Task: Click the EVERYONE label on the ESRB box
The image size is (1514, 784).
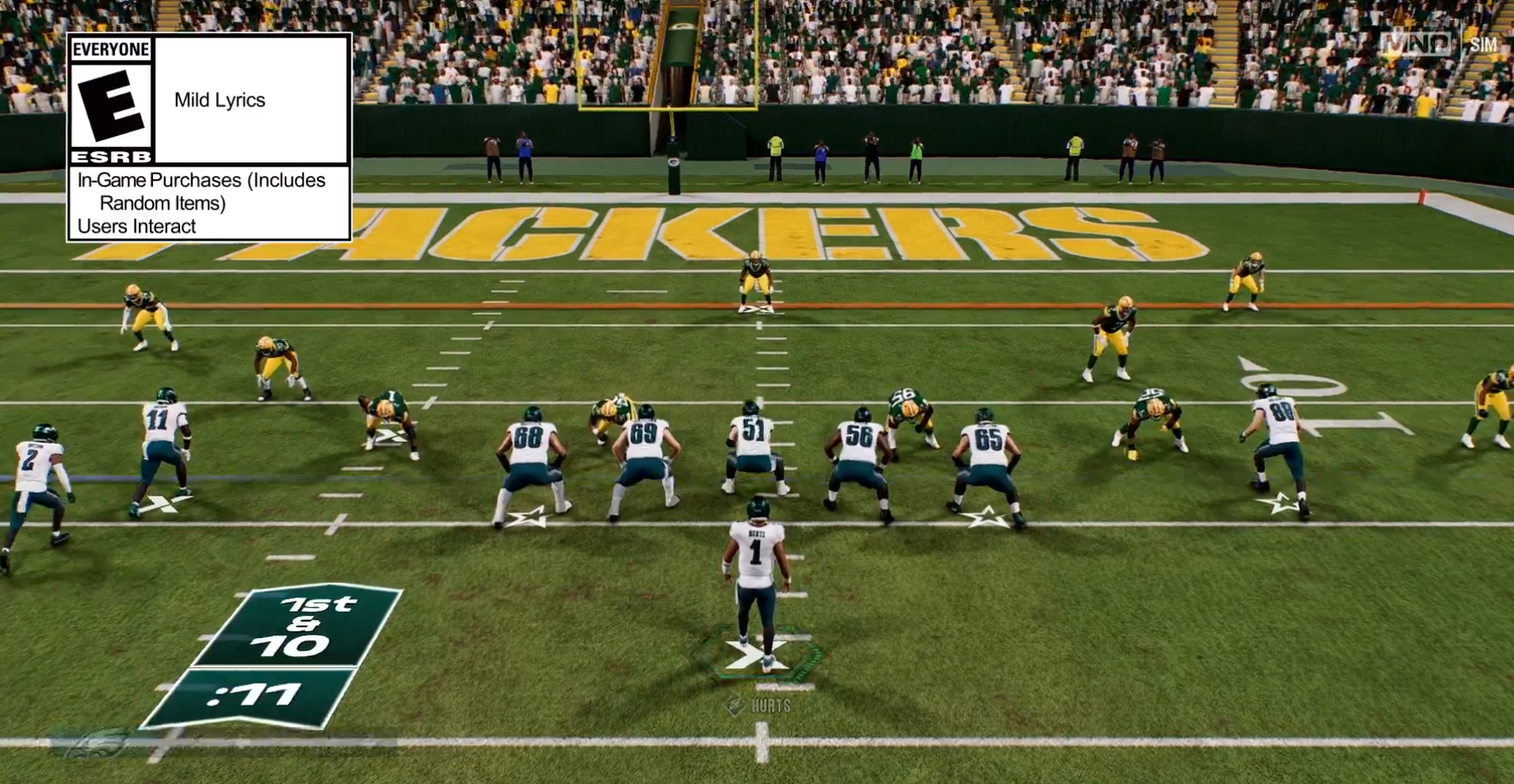Action: pyautogui.click(x=110, y=48)
